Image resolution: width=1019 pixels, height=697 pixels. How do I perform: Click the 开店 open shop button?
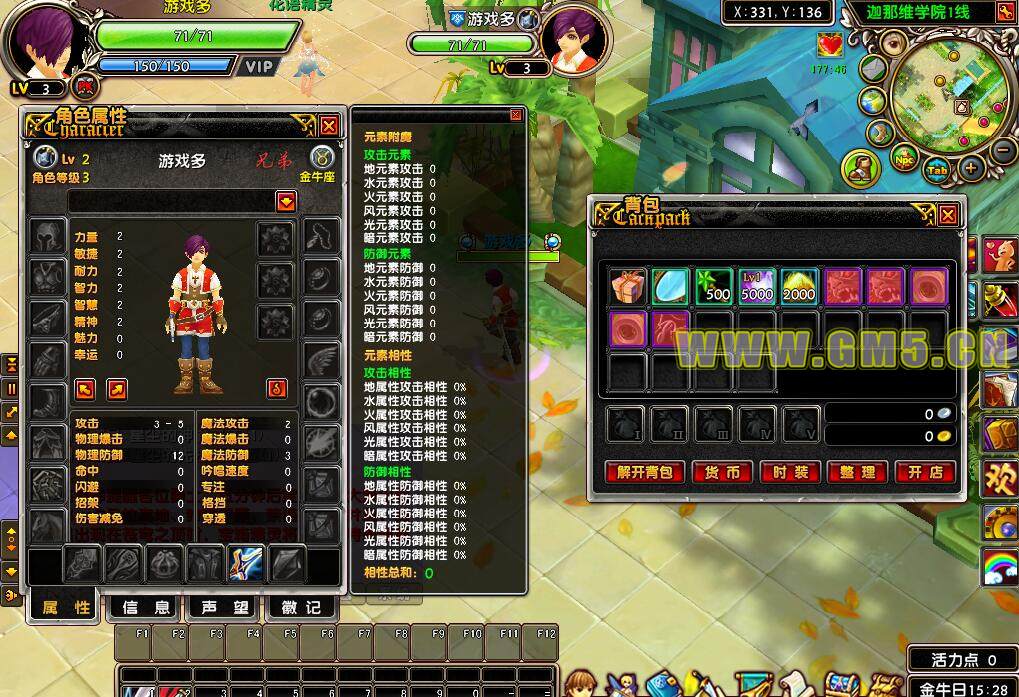(x=924, y=472)
